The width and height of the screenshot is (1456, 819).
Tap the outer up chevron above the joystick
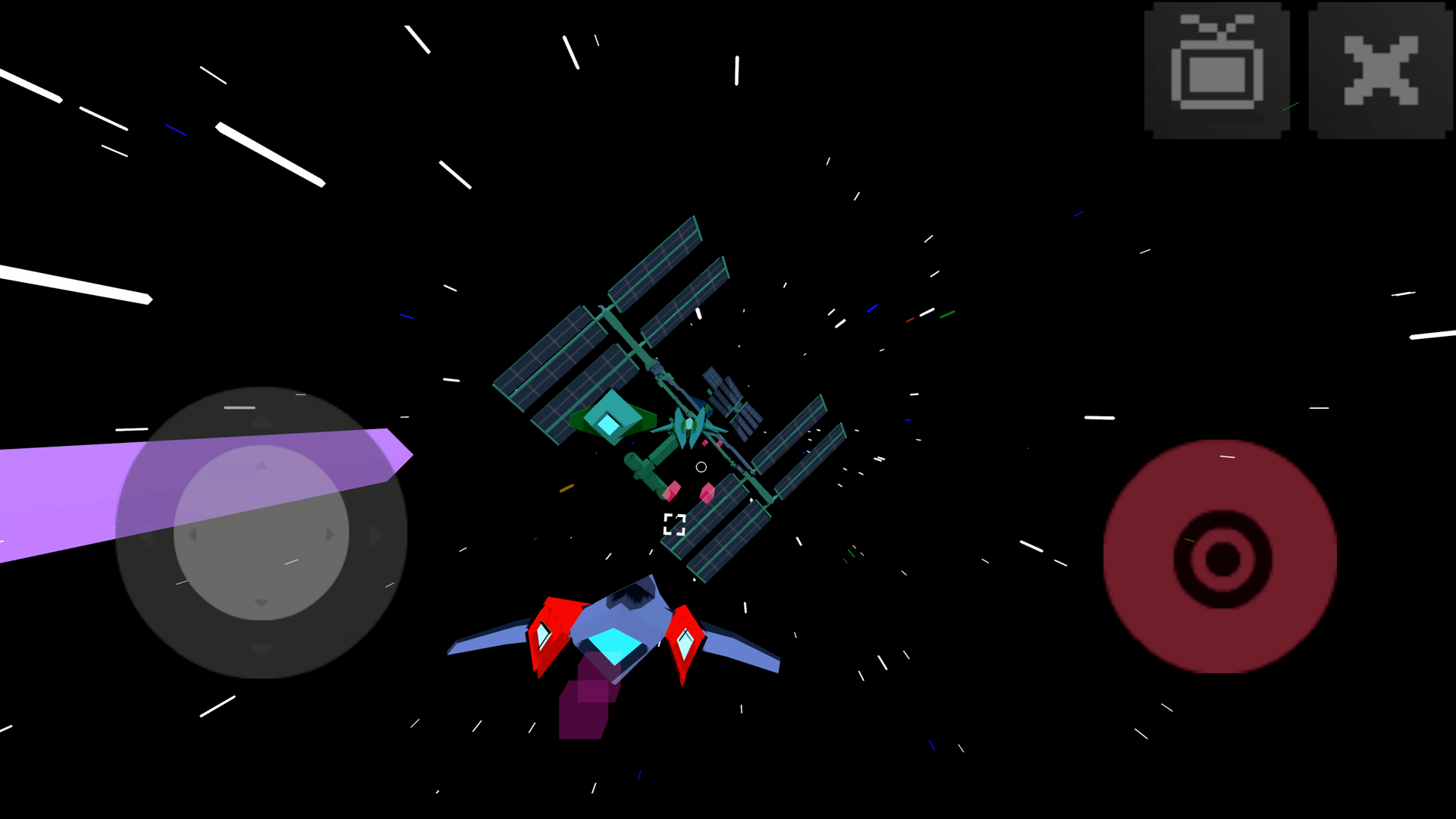262,421
